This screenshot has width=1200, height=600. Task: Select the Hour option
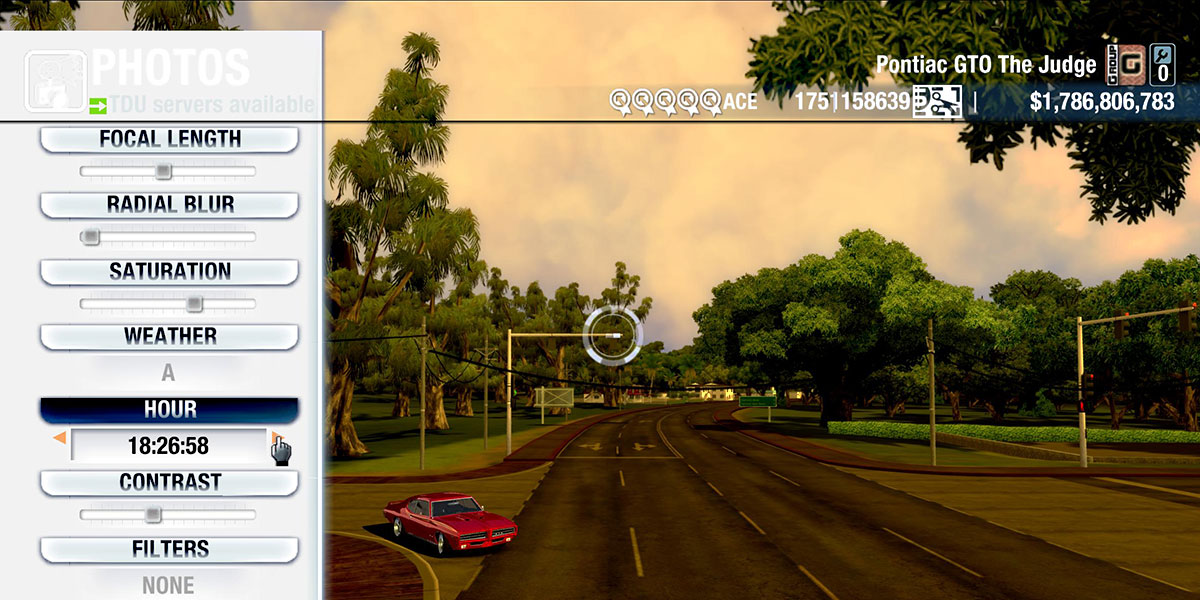[x=169, y=410]
